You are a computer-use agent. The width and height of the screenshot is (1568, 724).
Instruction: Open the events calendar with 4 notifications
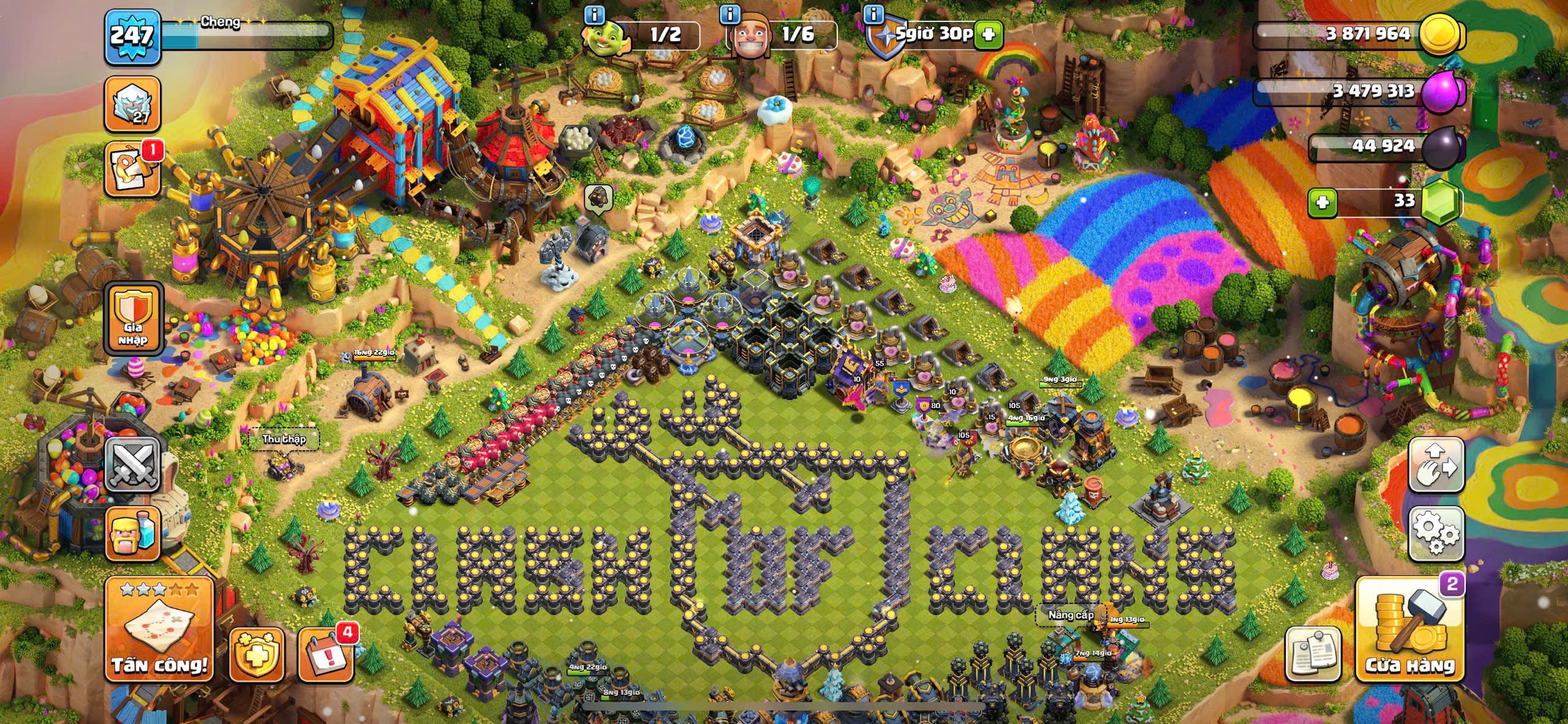pos(326,654)
